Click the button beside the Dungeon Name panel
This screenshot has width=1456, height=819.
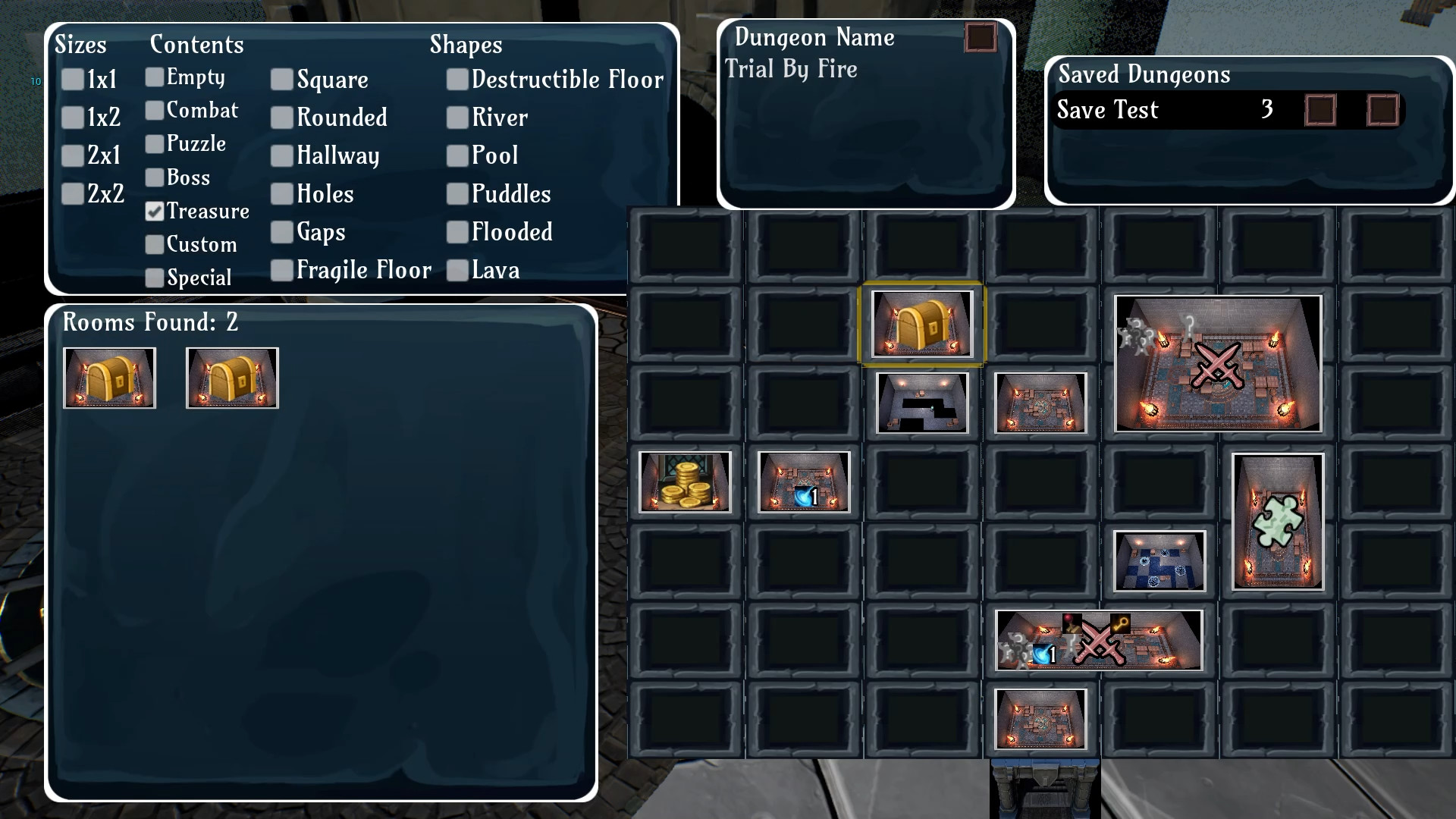pos(979,37)
